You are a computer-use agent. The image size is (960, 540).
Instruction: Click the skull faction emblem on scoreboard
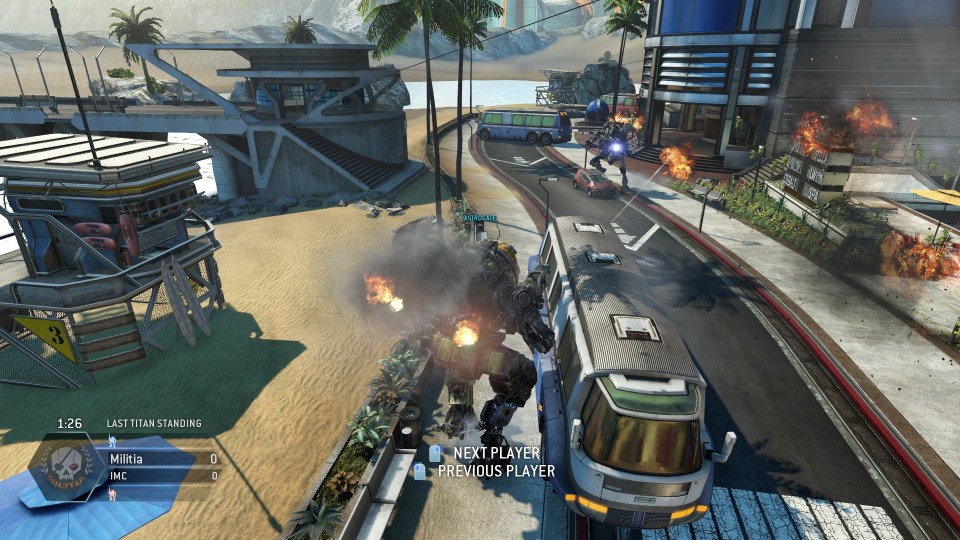click(x=66, y=468)
